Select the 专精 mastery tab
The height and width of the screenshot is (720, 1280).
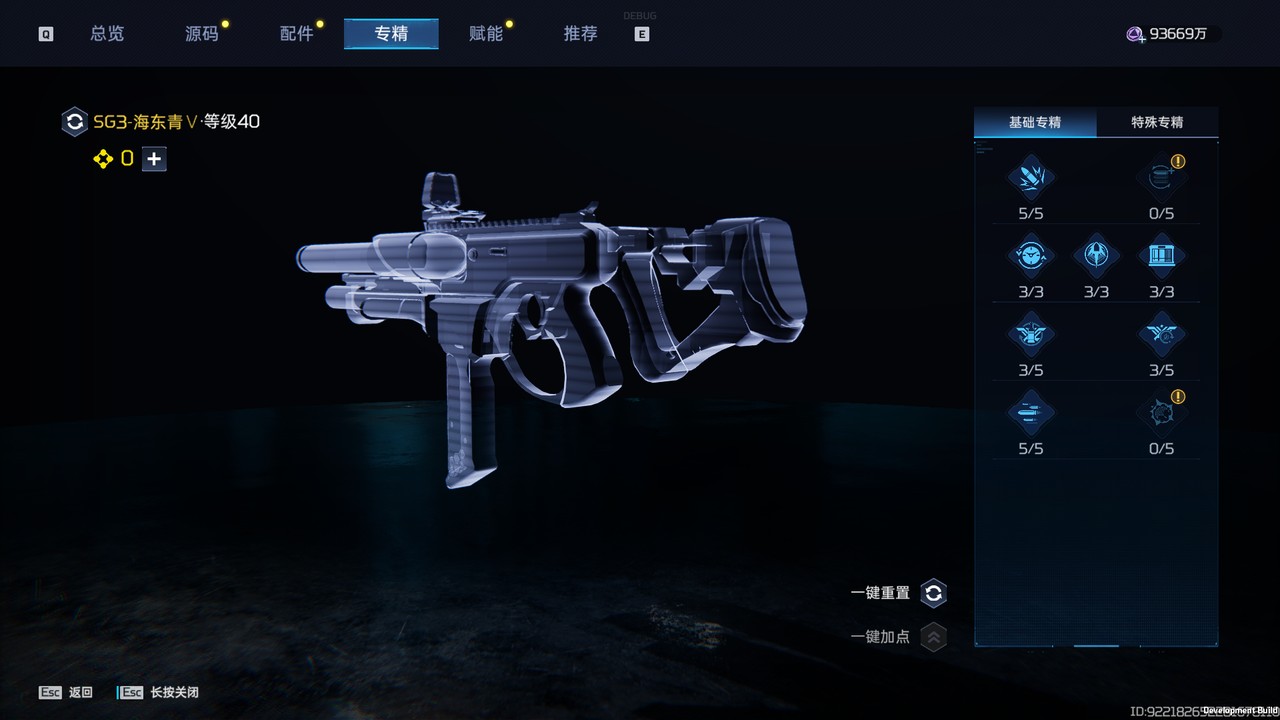[x=391, y=34]
